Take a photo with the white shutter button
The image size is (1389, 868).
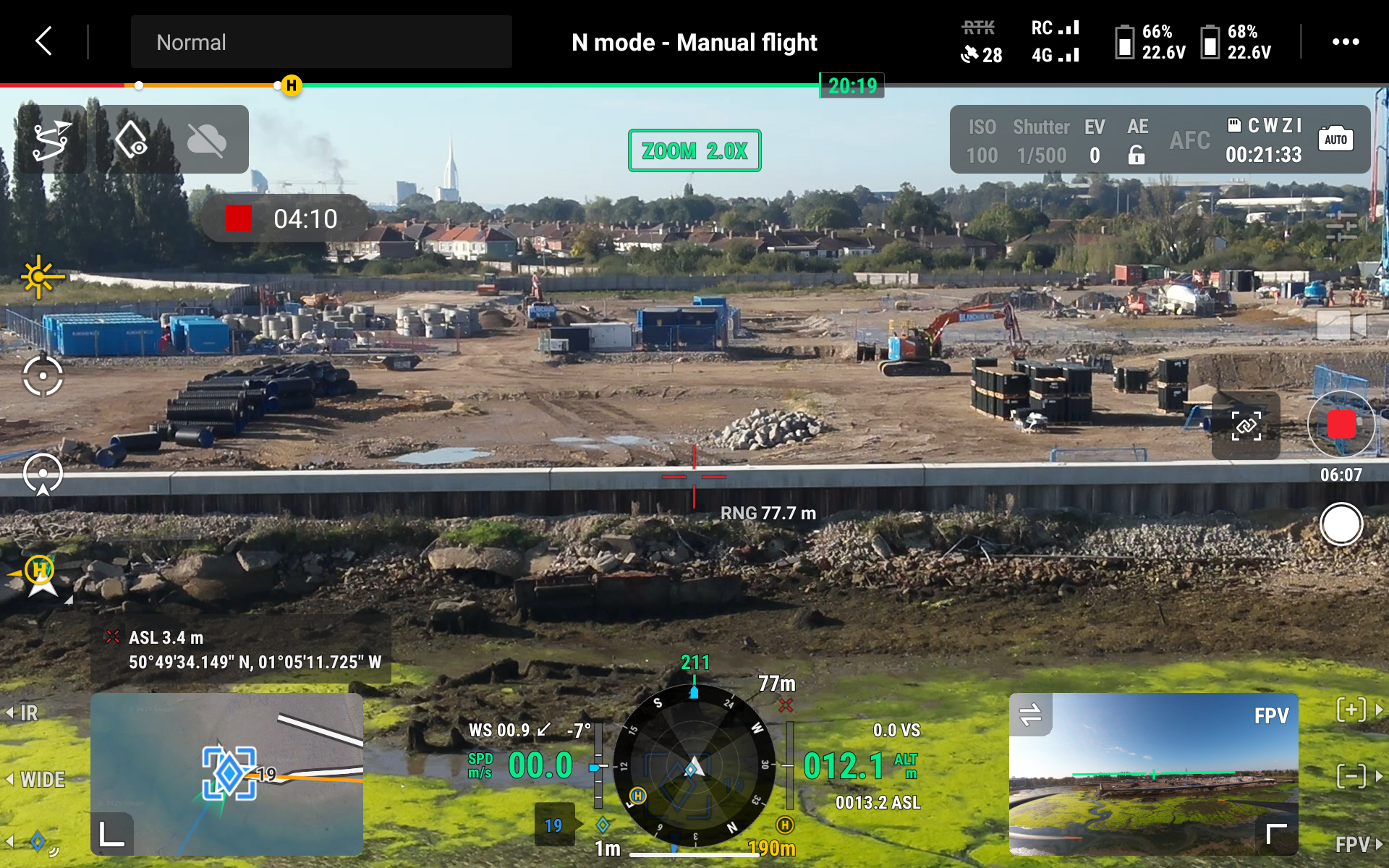1341,524
